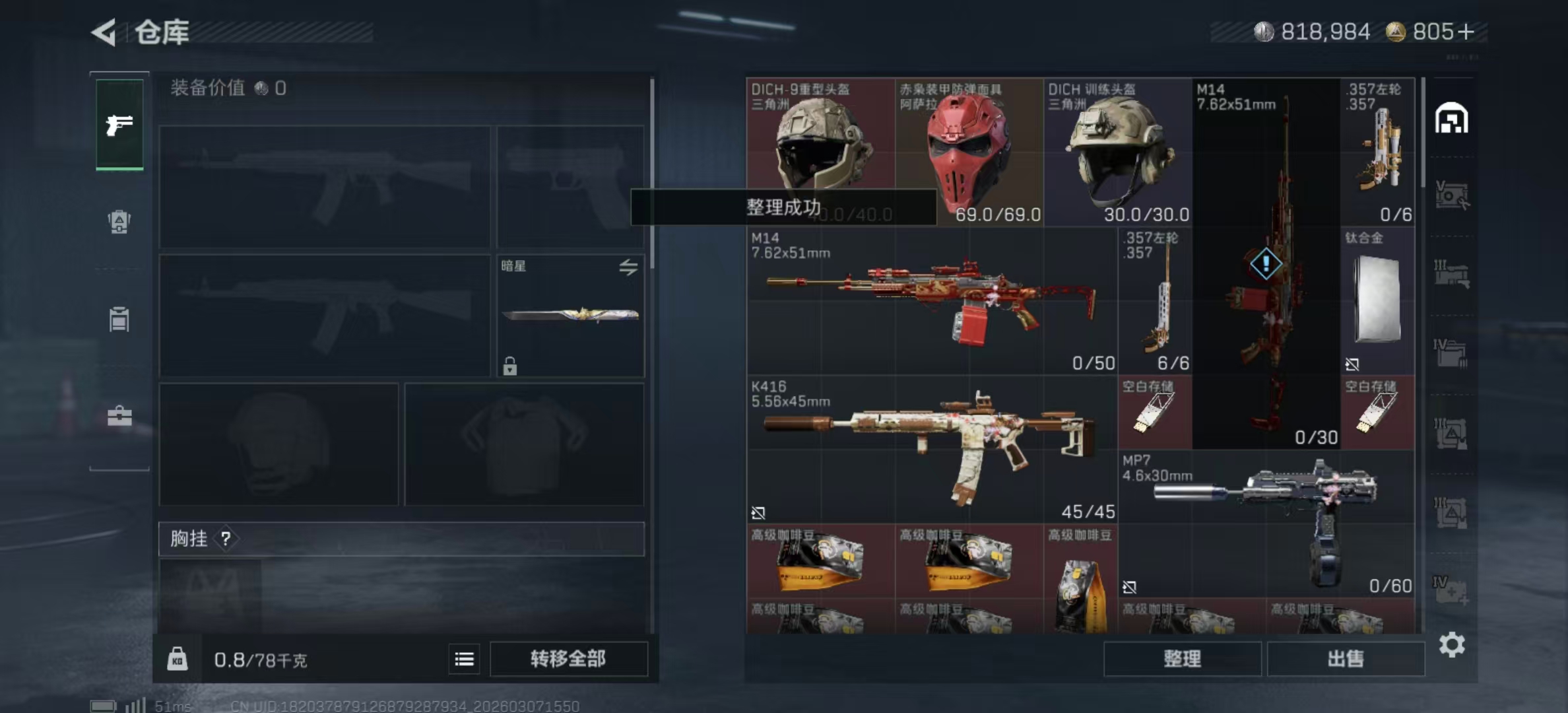Go back using the arrow beside 仓库
Image resolution: width=1568 pixels, height=713 pixels.
104,32
